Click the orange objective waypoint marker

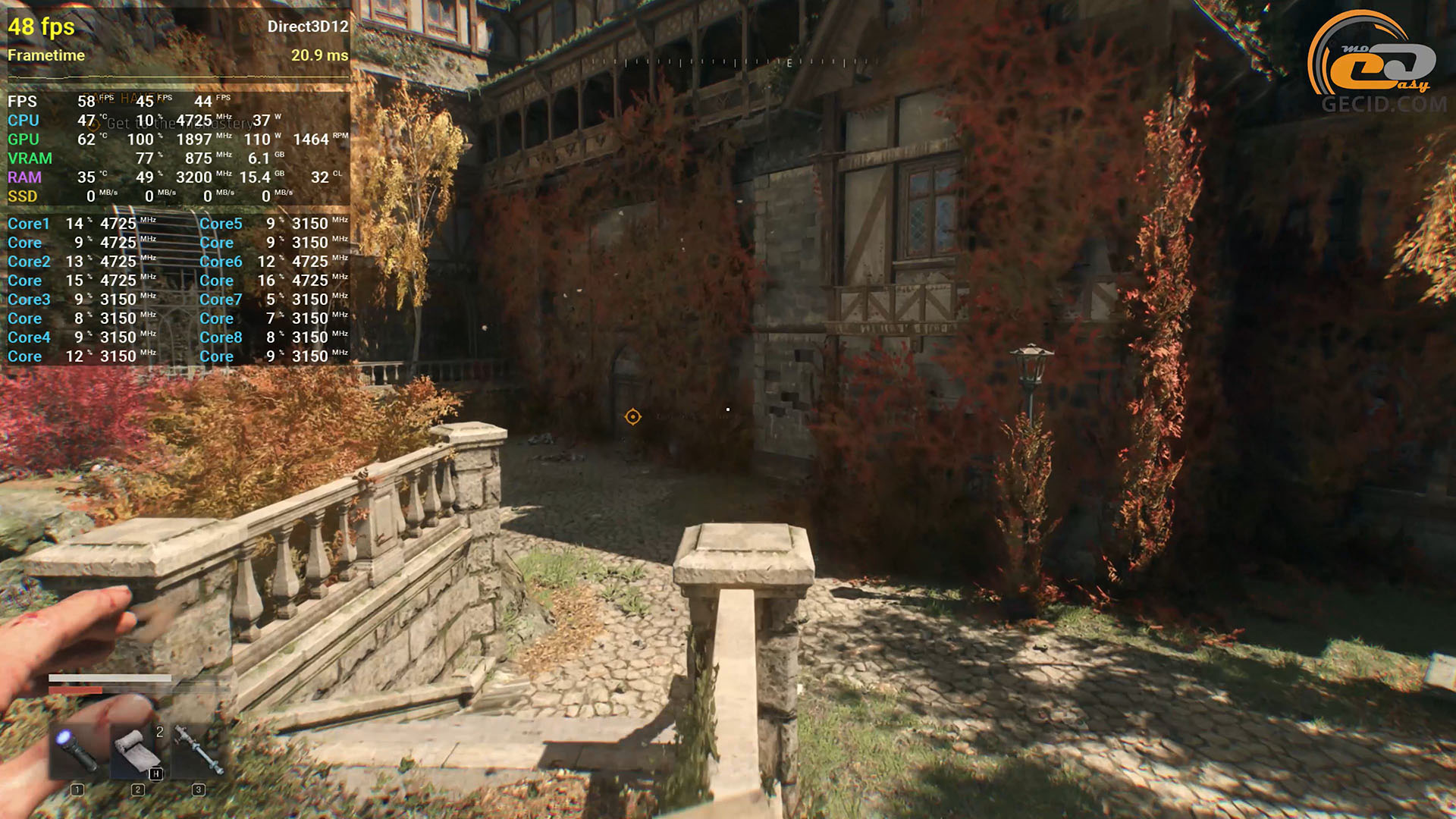coord(632,416)
